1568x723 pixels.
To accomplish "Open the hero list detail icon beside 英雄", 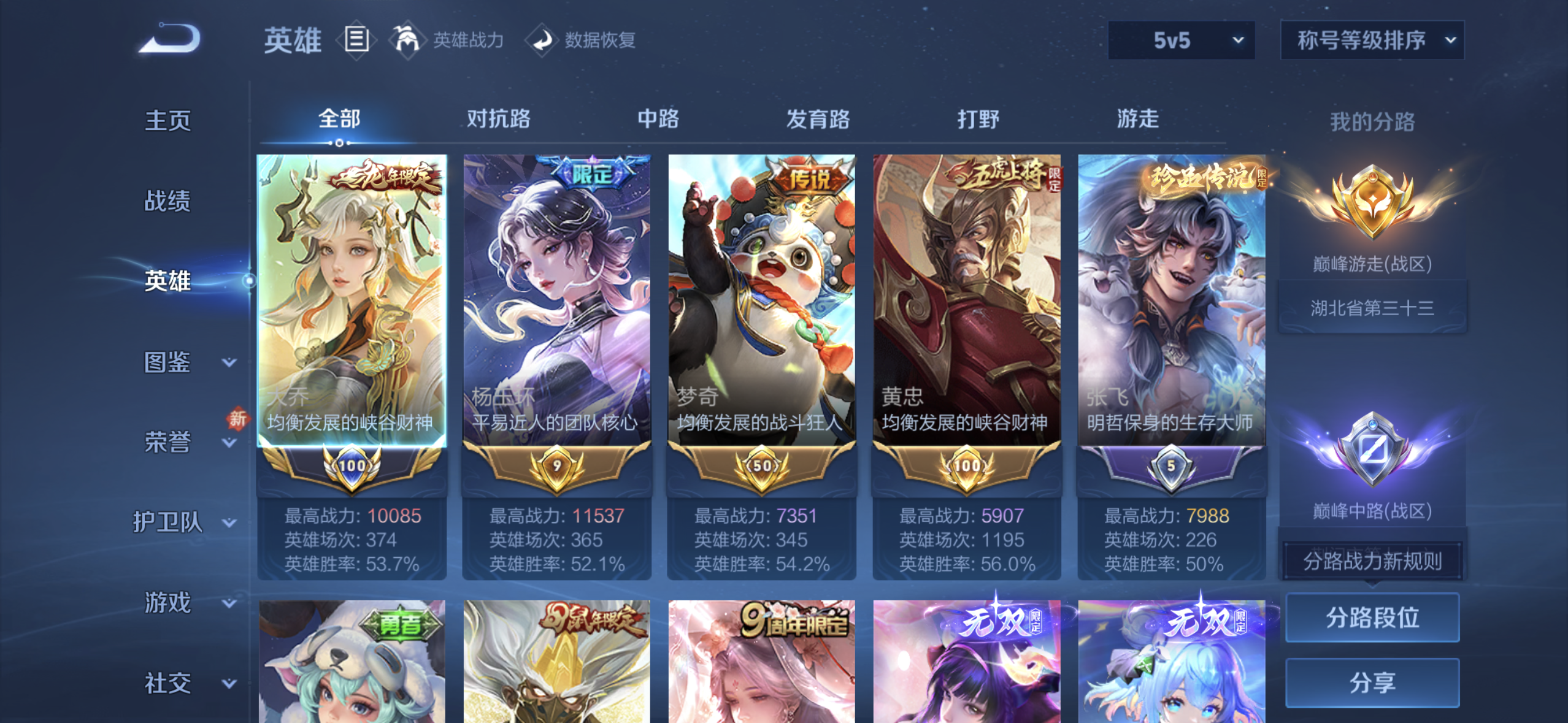I will [x=357, y=40].
